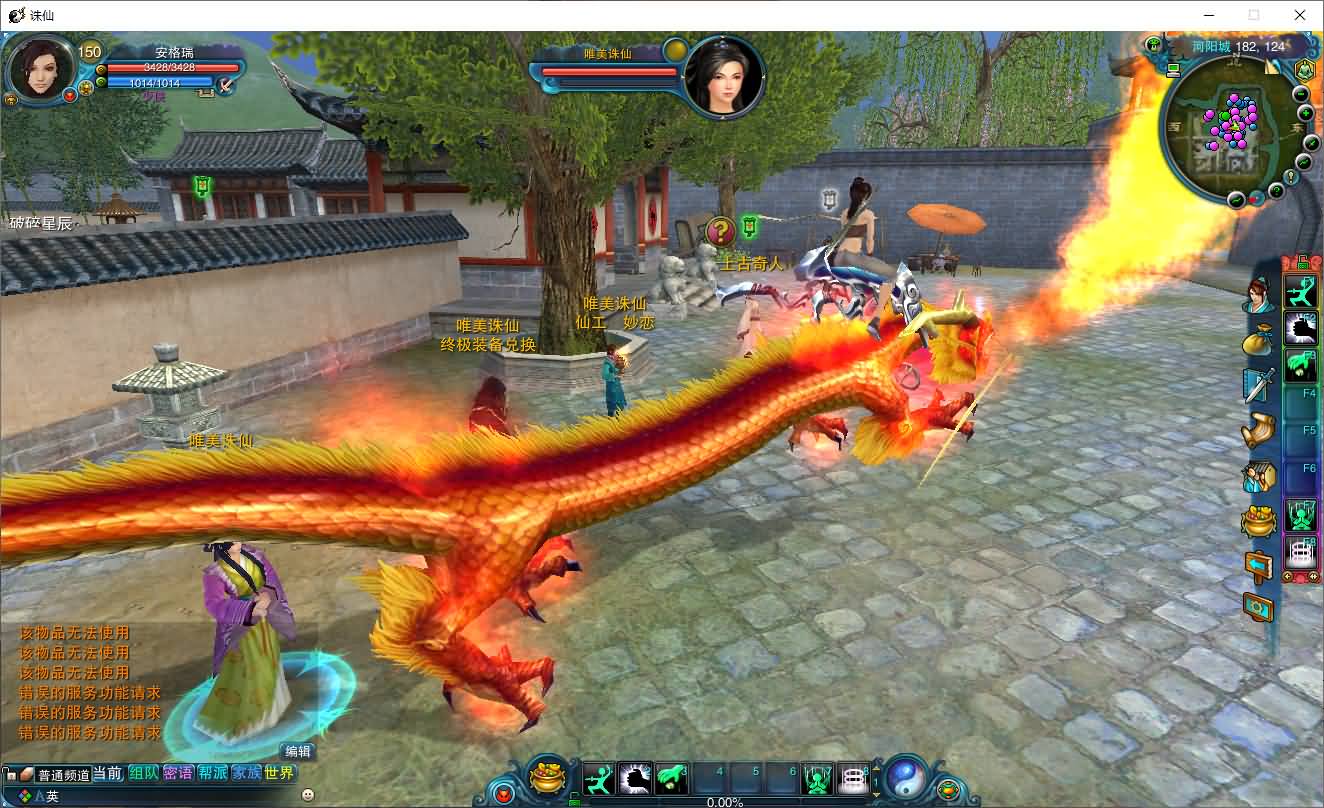Screen dimensions: 1324x808
Task: Click the 编辑 edit button above chat
Action: point(298,752)
